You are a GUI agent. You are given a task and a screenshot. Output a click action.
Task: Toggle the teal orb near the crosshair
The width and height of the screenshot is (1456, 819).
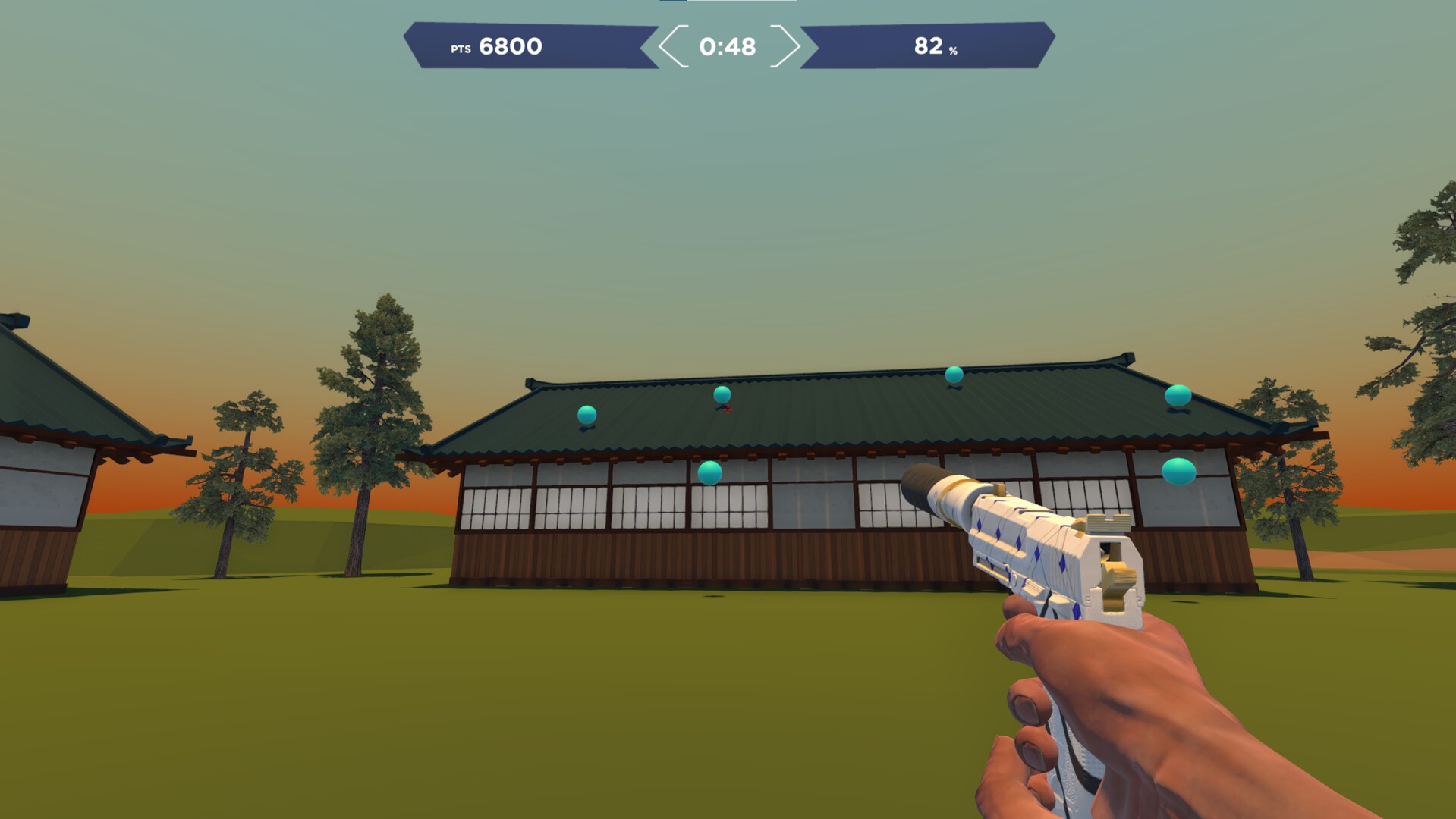(722, 396)
